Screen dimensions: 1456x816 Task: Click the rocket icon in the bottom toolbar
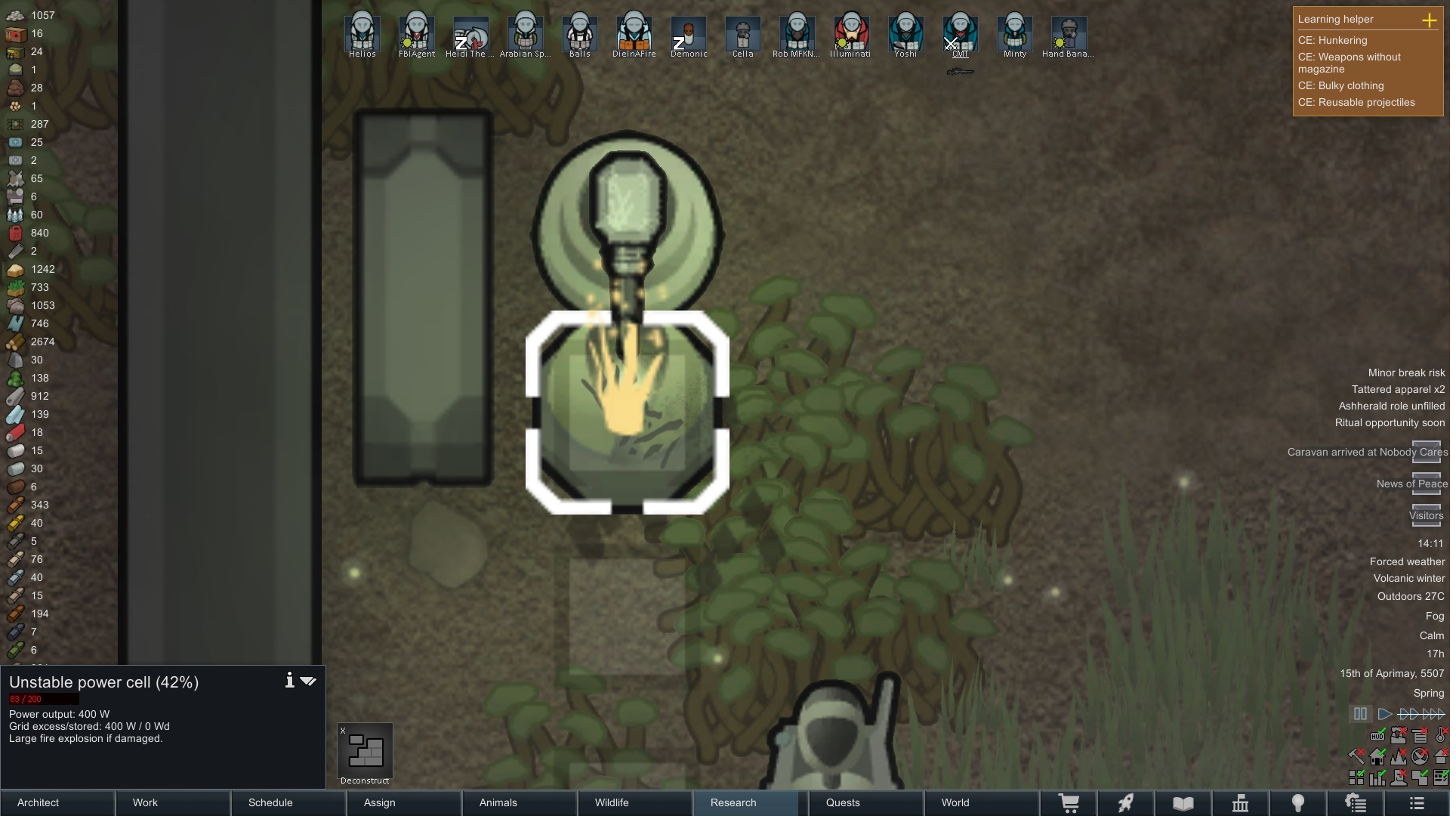coord(1126,802)
